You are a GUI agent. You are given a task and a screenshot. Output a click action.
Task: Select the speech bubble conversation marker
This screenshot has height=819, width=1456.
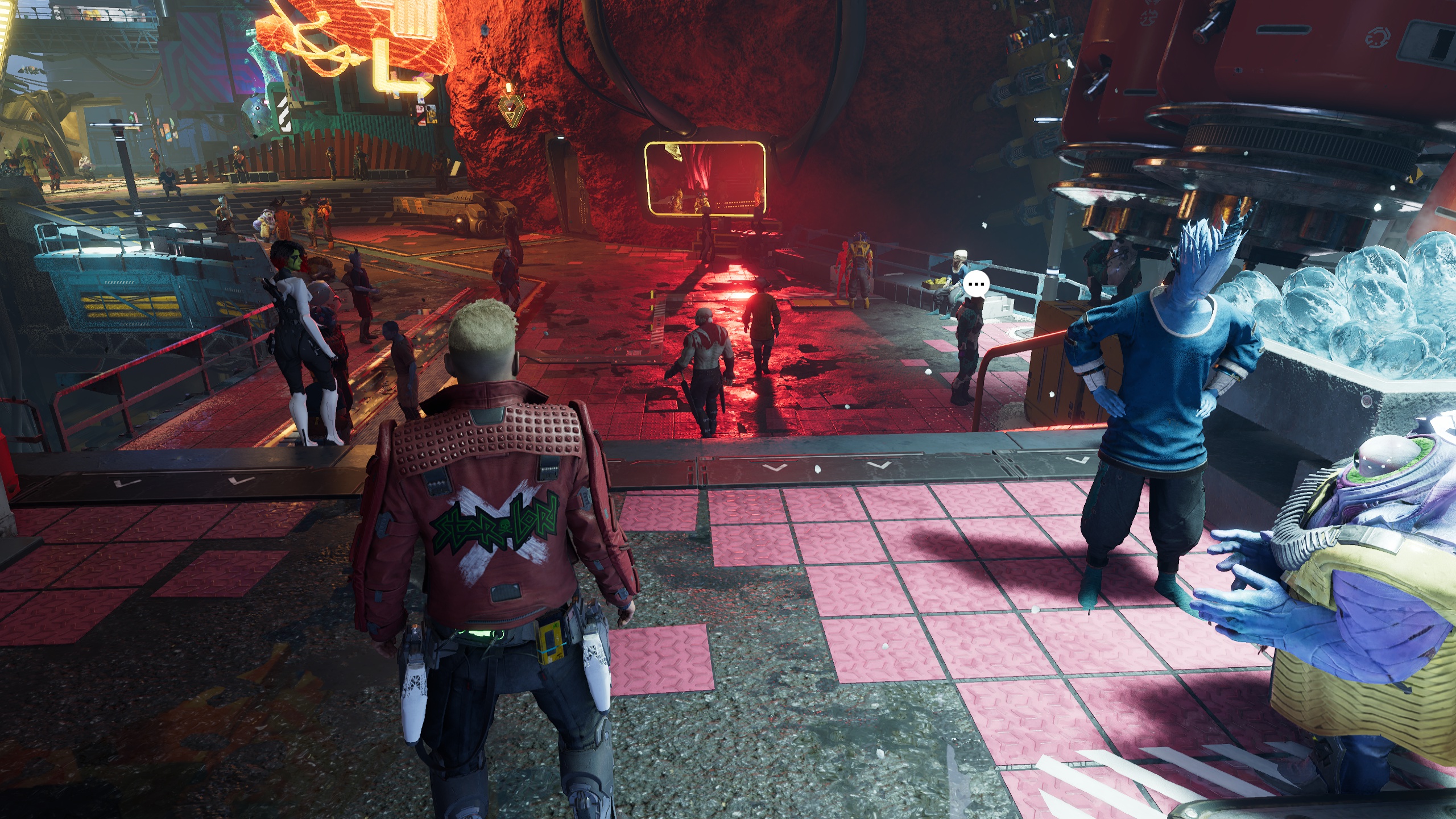click(x=977, y=284)
